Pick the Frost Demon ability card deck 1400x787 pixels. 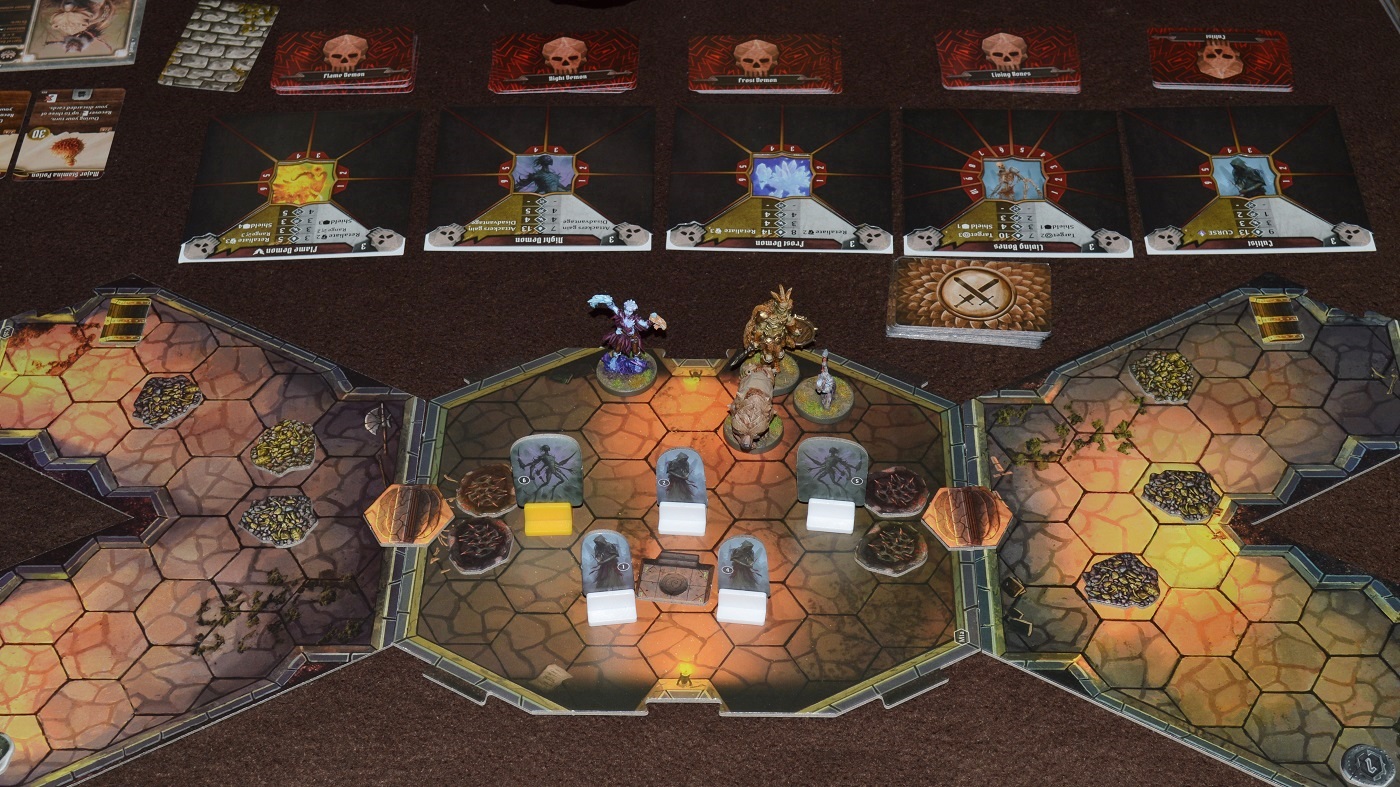tap(764, 62)
